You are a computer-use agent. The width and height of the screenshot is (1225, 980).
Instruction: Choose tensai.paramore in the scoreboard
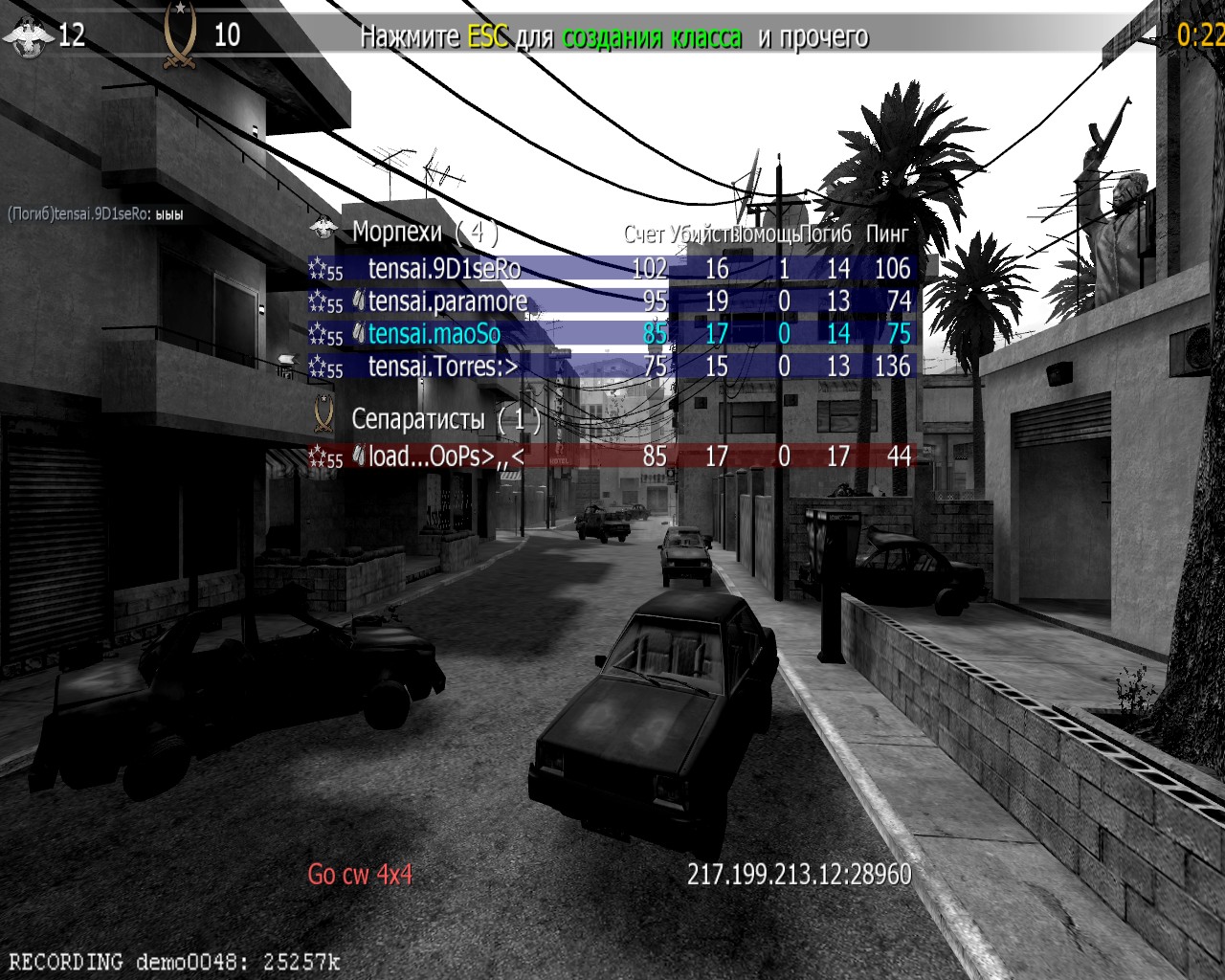pos(448,301)
